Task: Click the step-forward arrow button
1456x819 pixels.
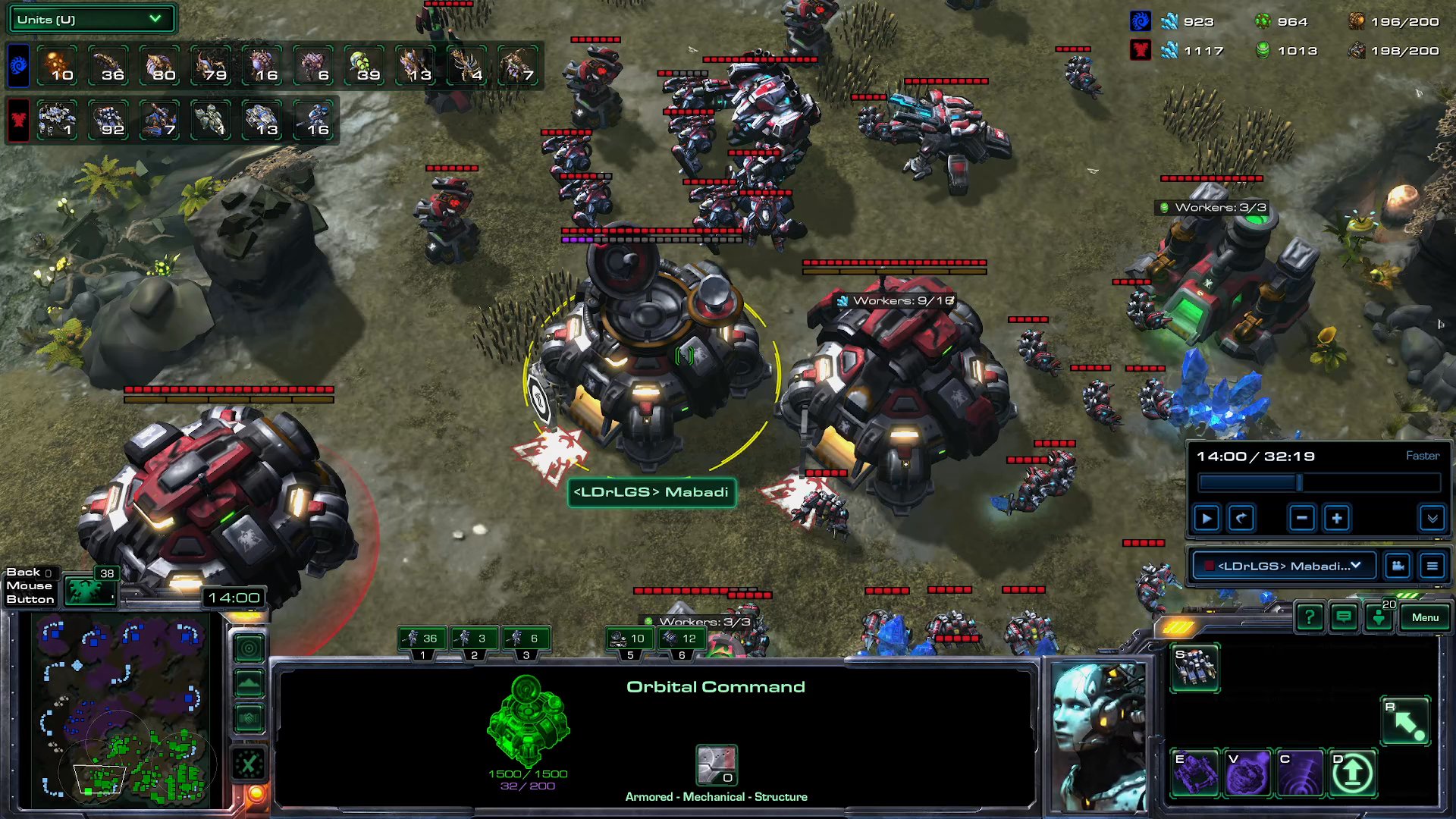Action: [1241, 518]
